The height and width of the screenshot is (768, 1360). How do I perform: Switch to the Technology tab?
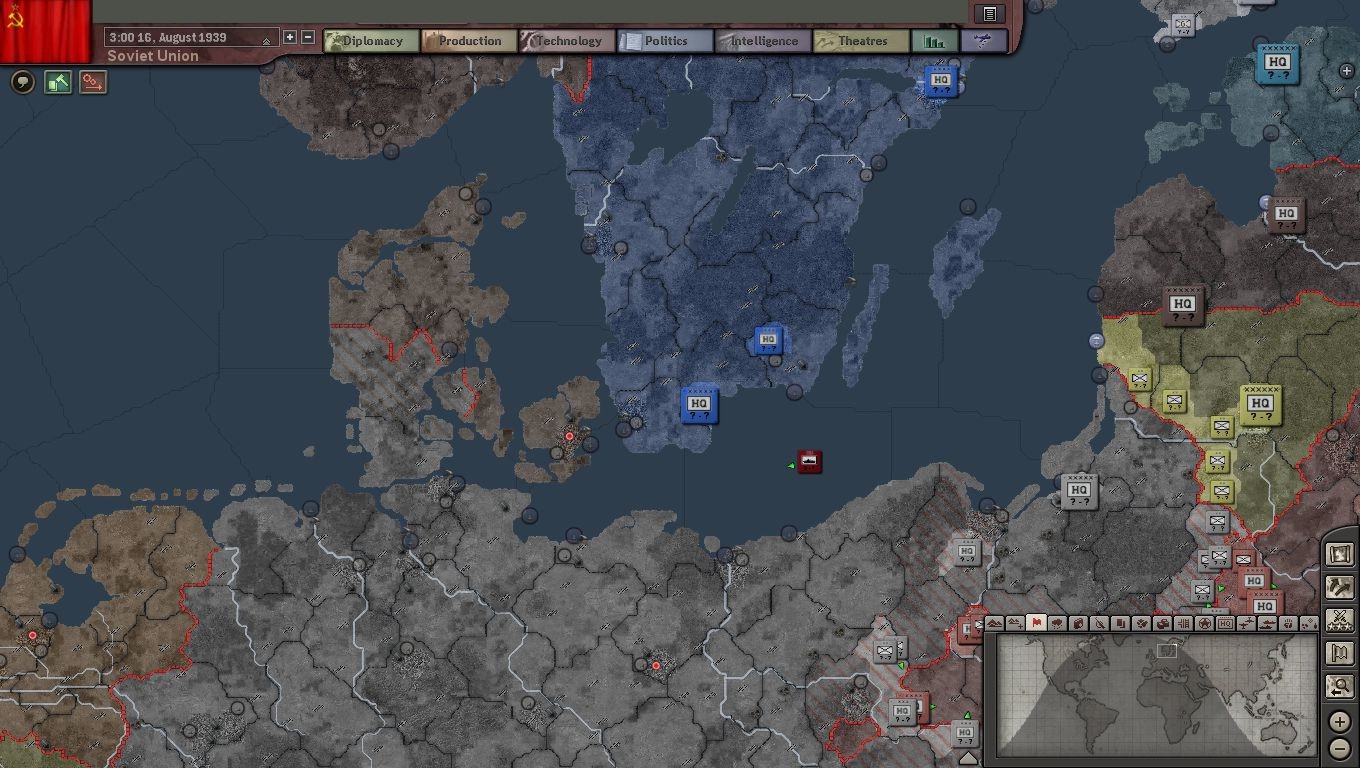pyautogui.click(x=567, y=41)
